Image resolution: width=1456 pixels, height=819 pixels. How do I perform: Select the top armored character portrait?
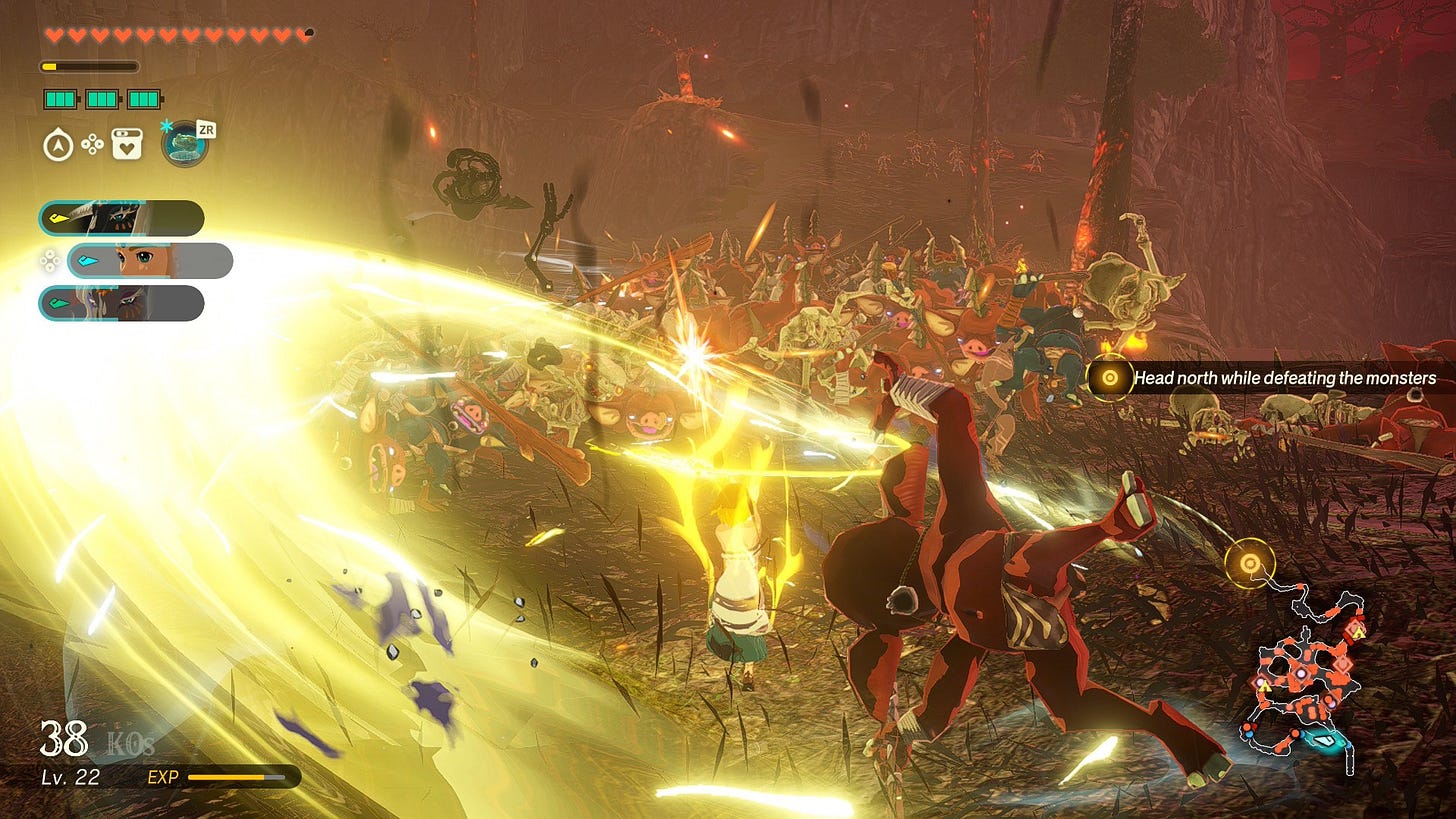click(121, 218)
